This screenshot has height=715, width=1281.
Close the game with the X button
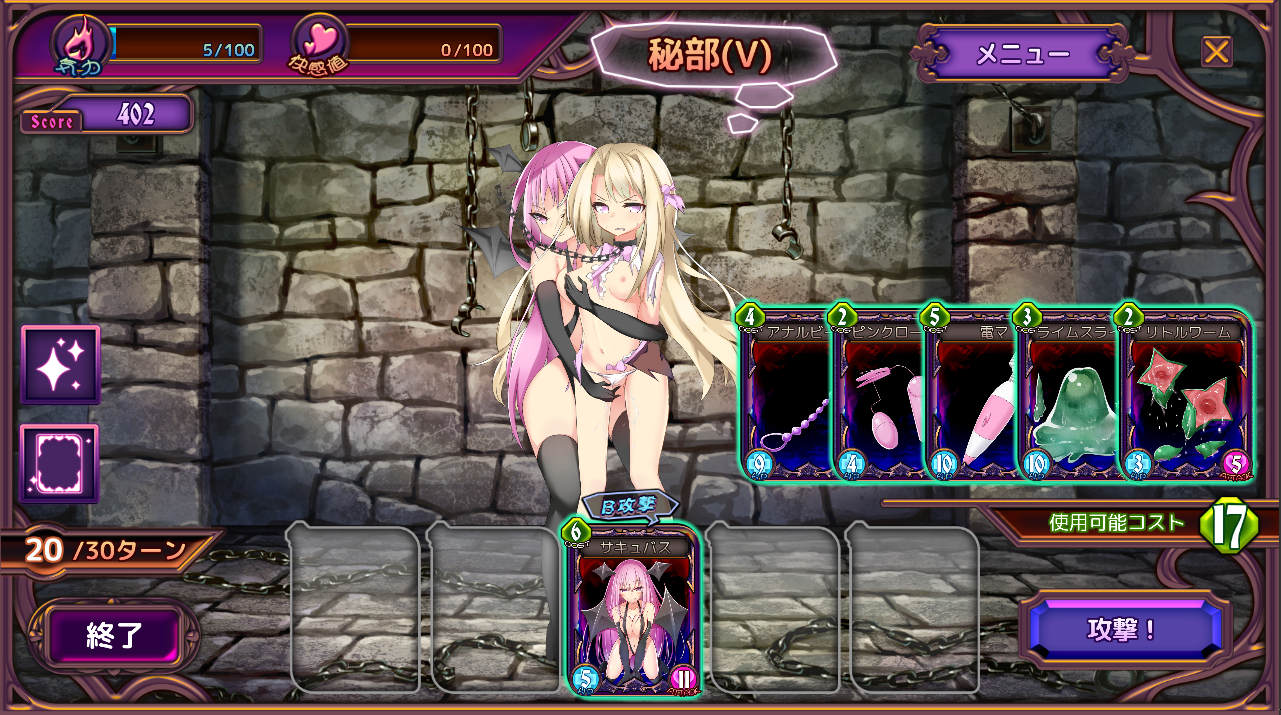(1216, 51)
